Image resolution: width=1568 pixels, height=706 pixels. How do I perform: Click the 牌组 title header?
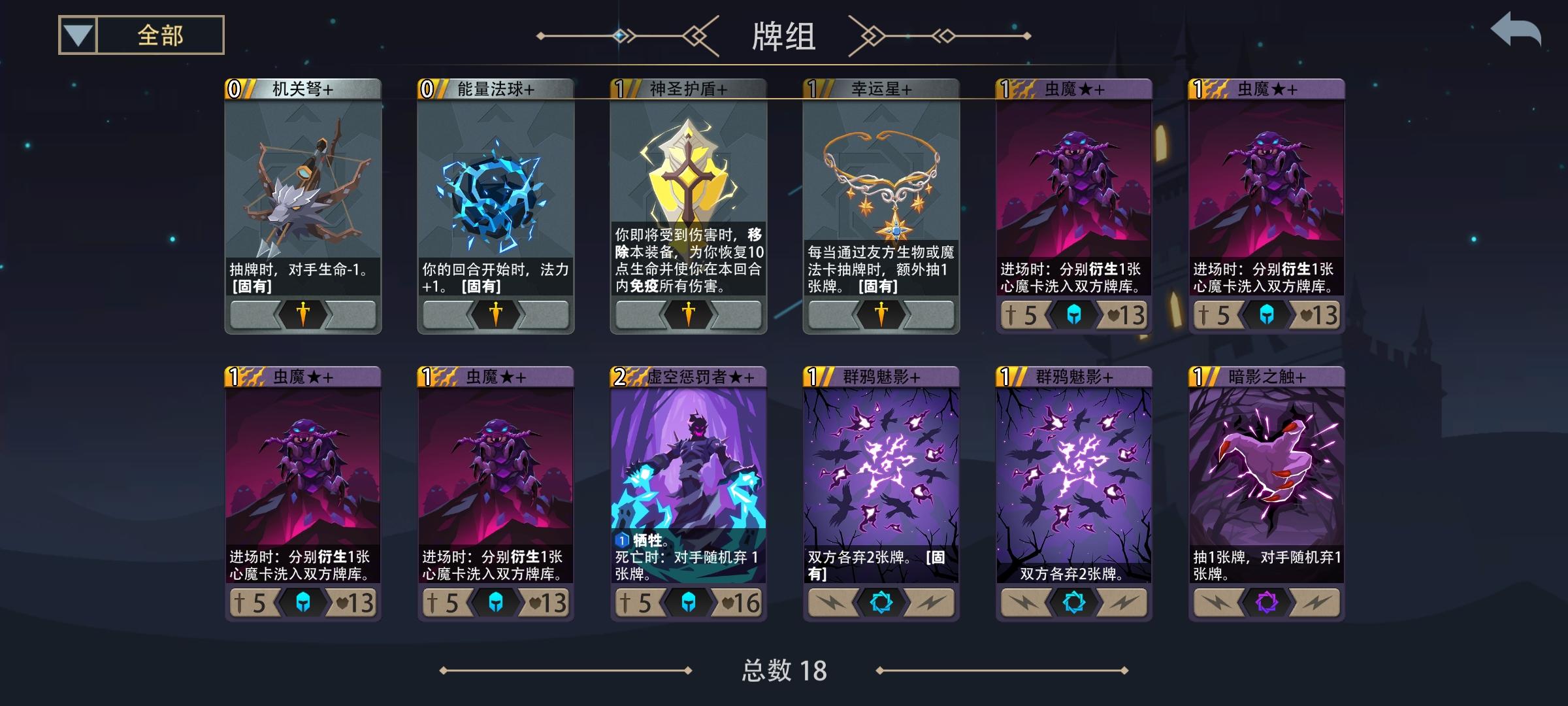point(783,37)
